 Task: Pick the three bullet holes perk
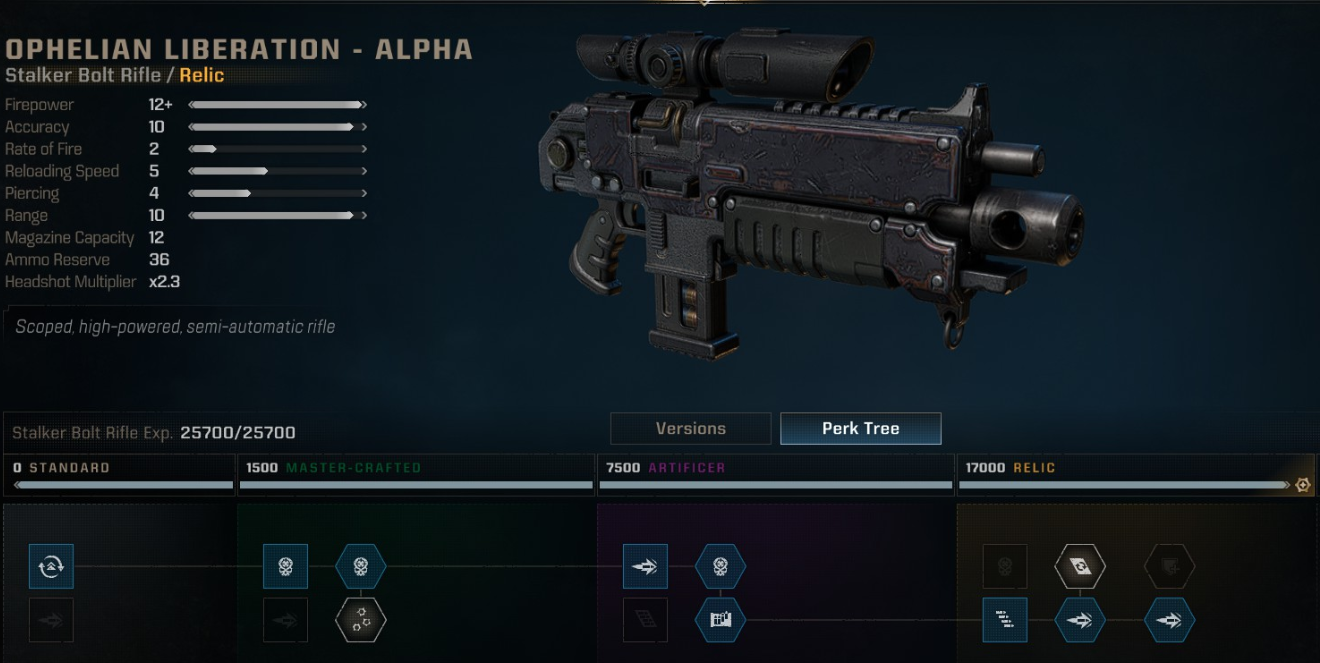tap(360, 621)
